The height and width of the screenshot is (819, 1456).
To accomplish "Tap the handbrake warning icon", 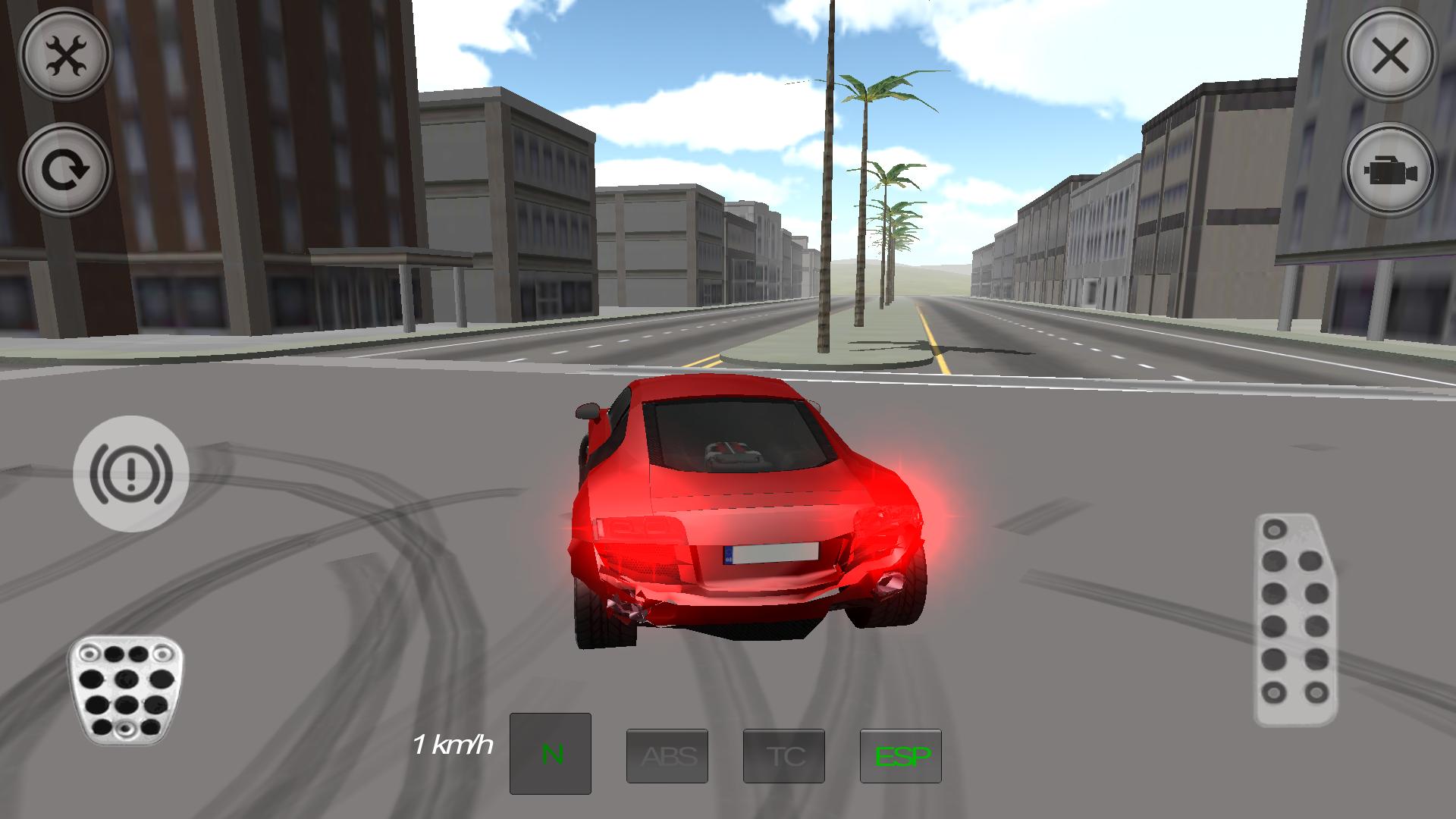I will click(x=130, y=472).
